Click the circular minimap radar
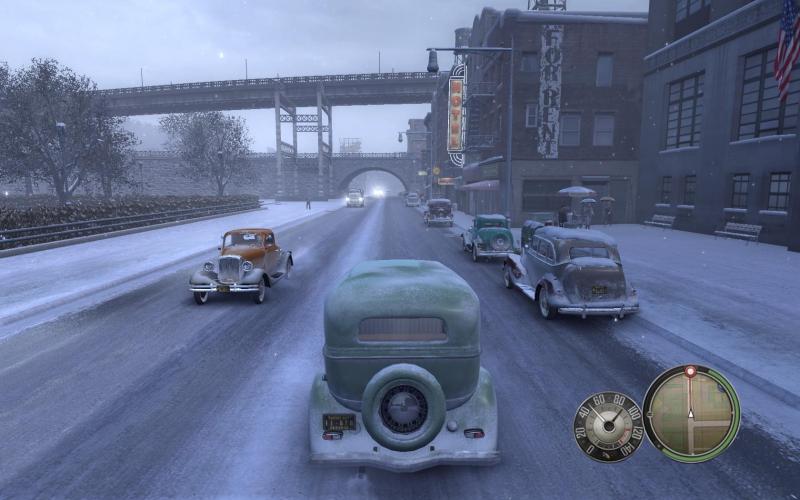The image size is (800, 500). [x=691, y=413]
